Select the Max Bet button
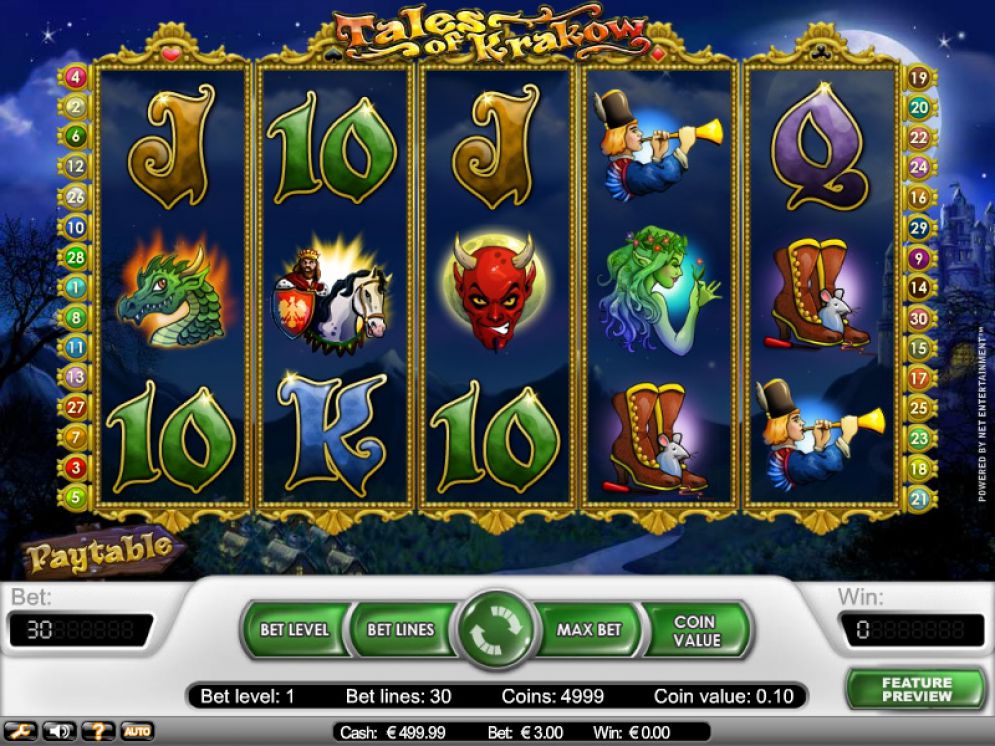Image resolution: width=995 pixels, height=746 pixels. point(590,630)
